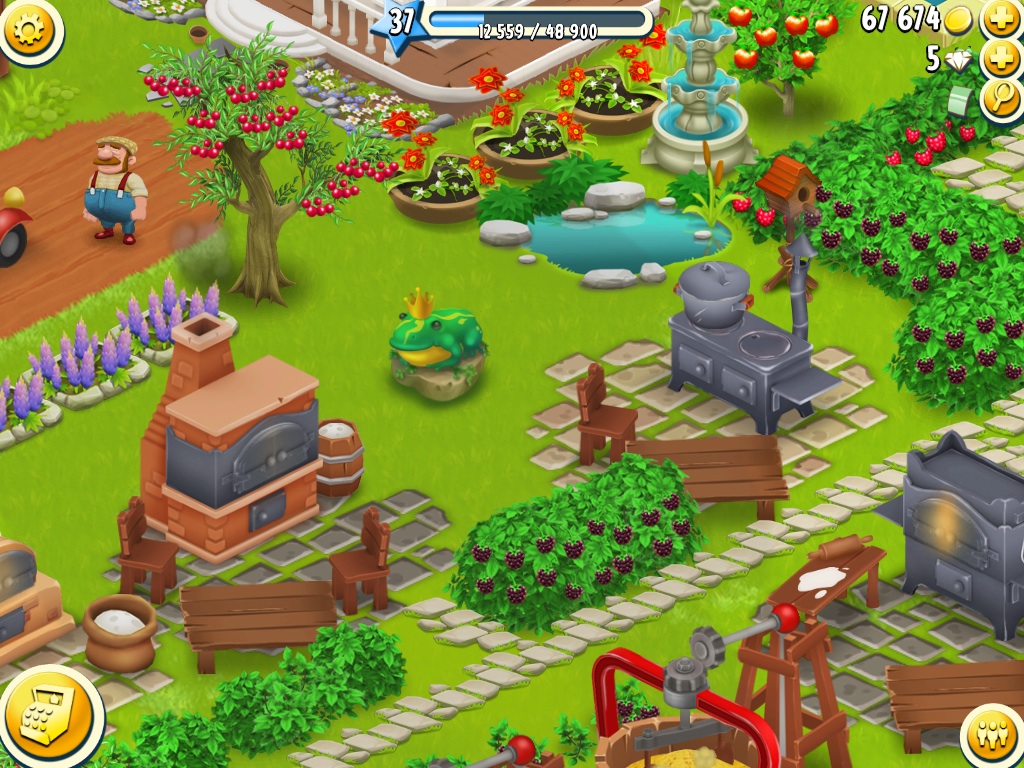Open the cash register shop
Screen dimensions: 1024x768
50,716
